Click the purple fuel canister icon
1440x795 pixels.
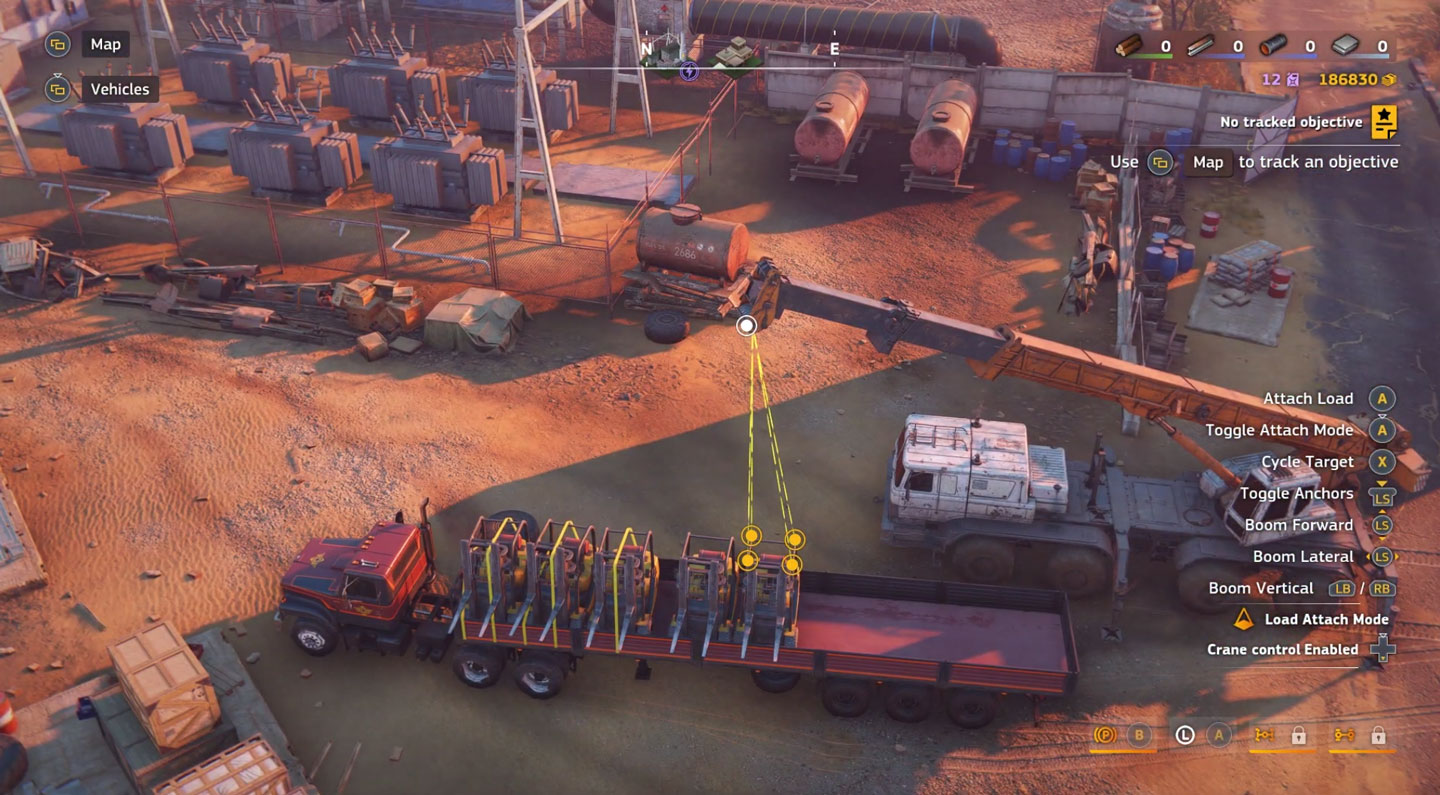[1293, 80]
